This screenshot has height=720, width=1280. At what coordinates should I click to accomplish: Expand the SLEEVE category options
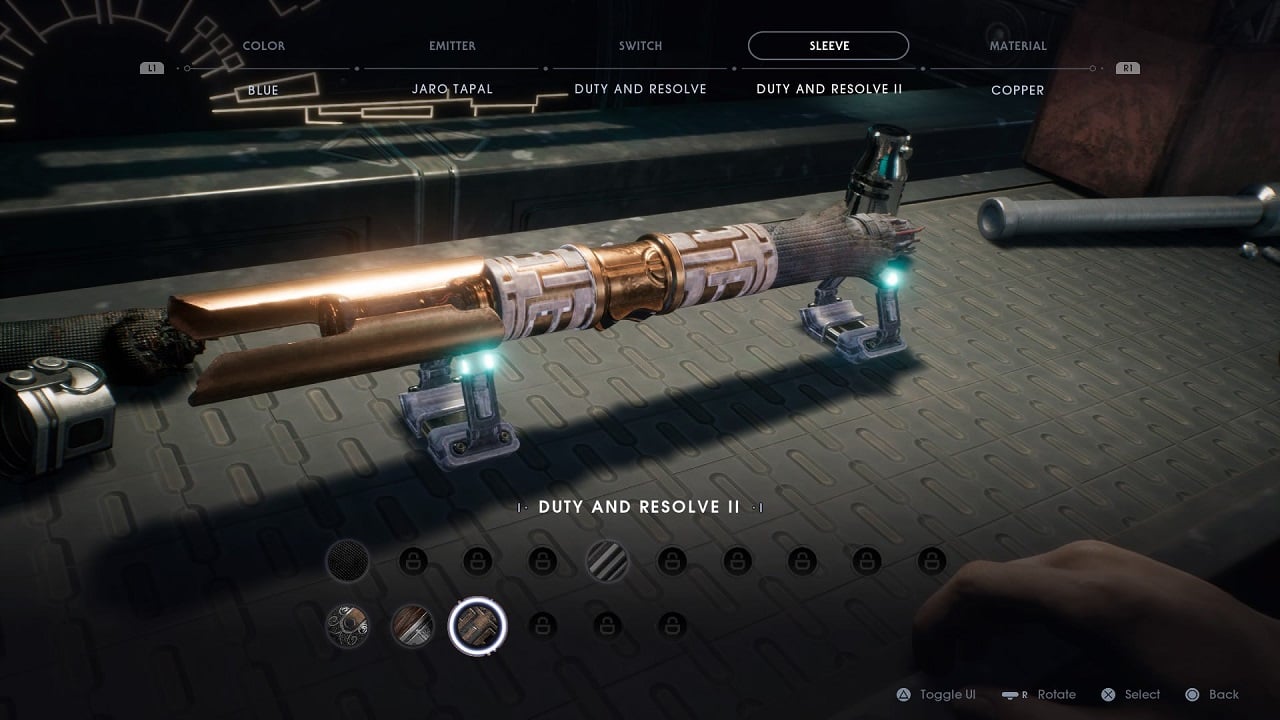pos(829,45)
